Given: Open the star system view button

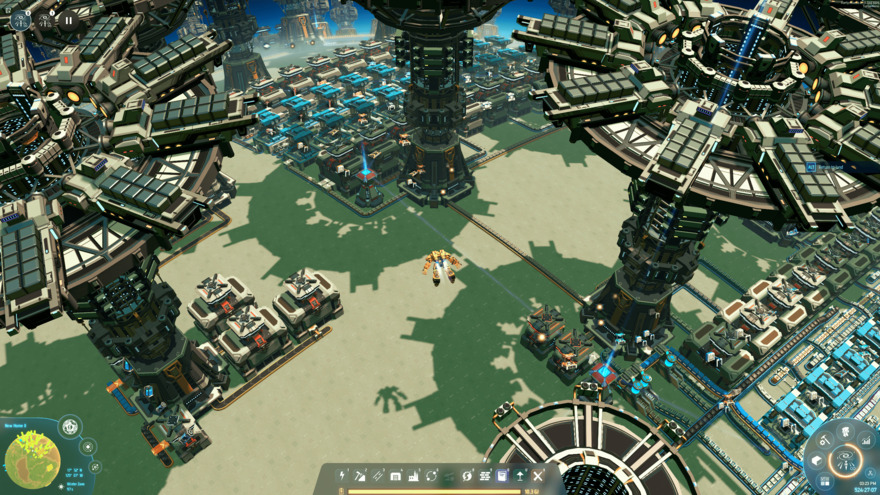Looking at the screenshot, I should point(88,447).
